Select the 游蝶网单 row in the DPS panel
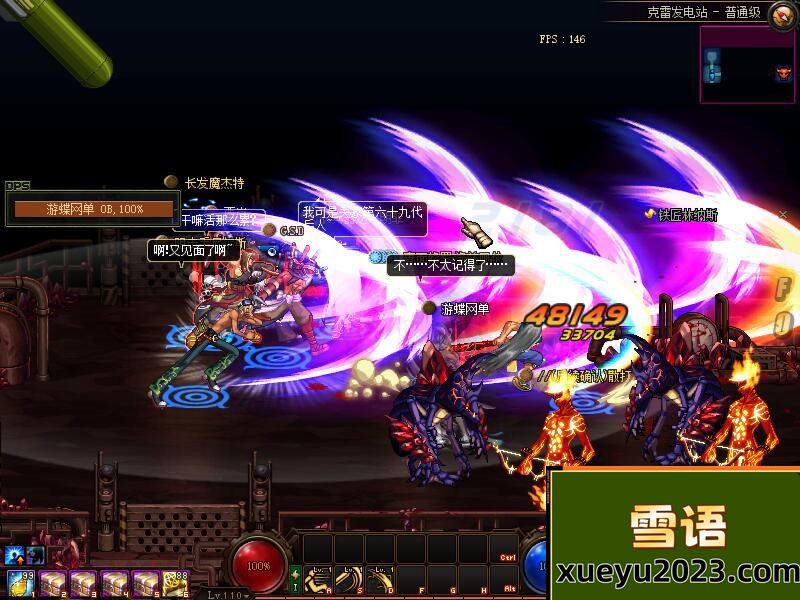This screenshot has height=600, width=800. coord(96,209)
